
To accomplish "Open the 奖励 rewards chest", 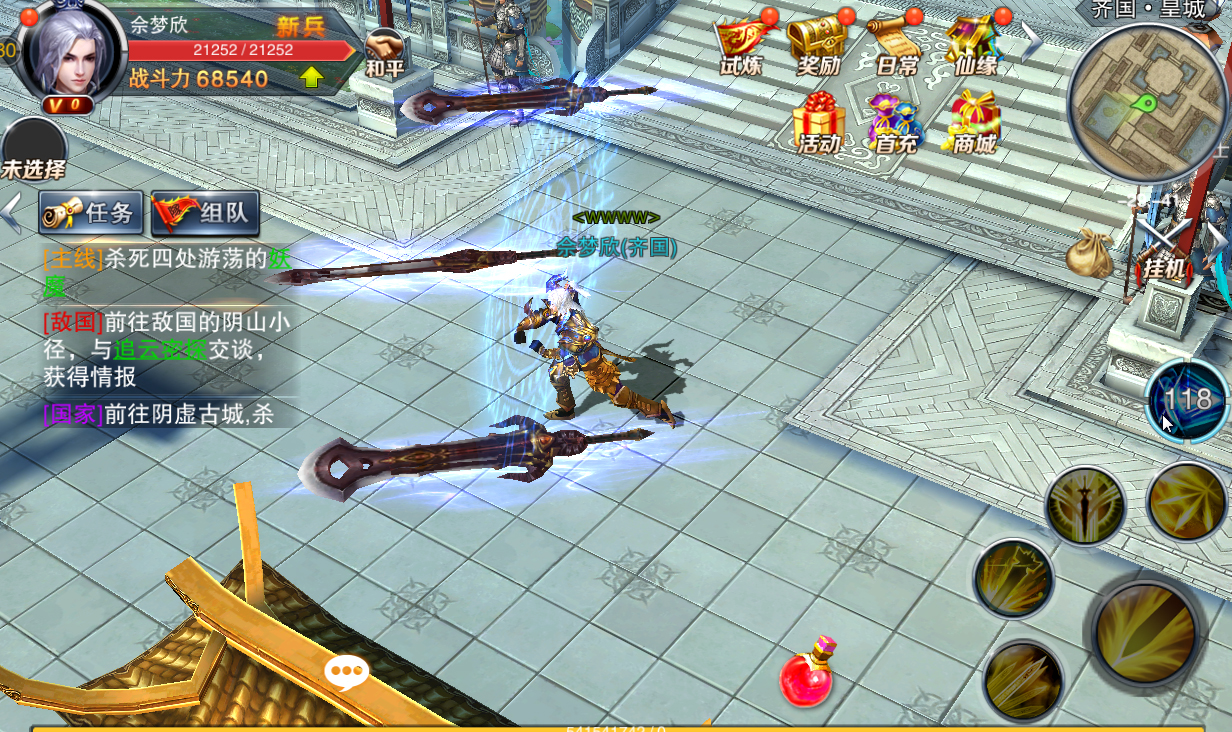I will (818, 45).
